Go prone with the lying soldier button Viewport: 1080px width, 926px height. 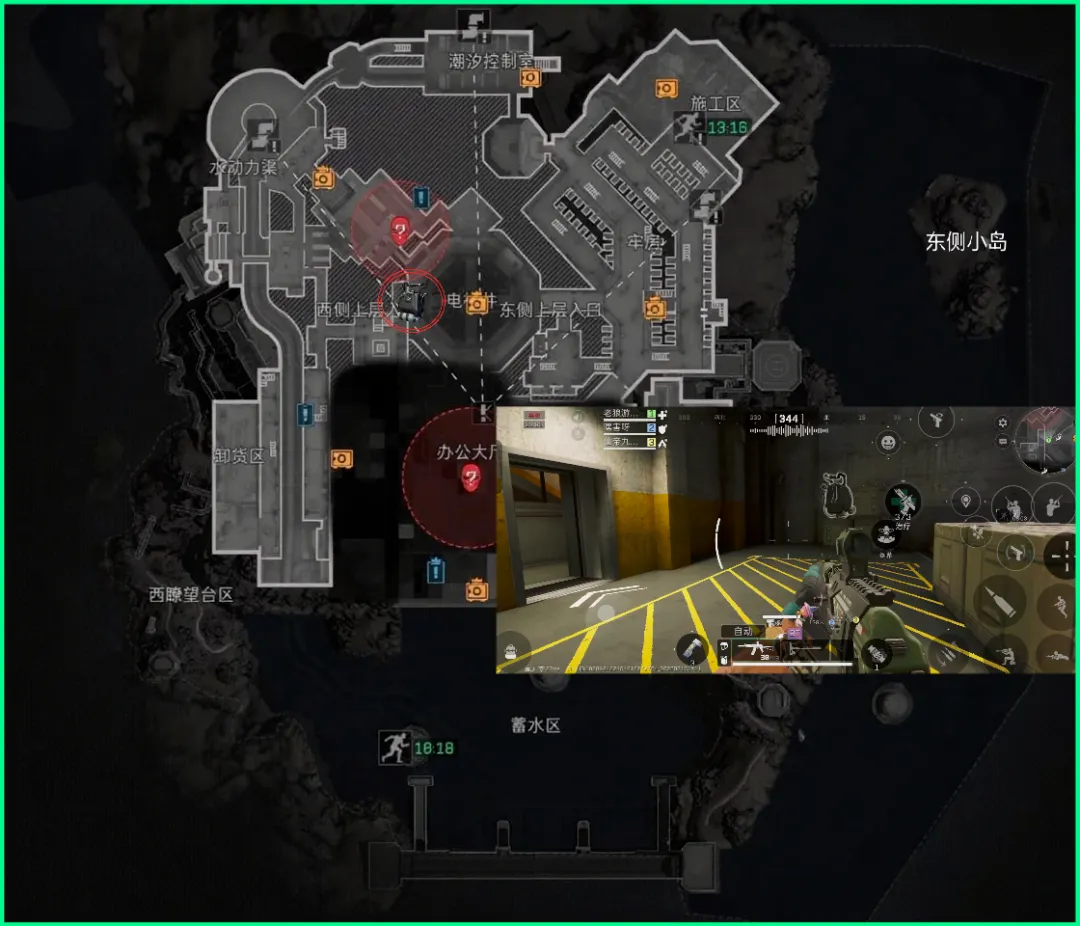pyautogui.click(x=1058, y=655)
